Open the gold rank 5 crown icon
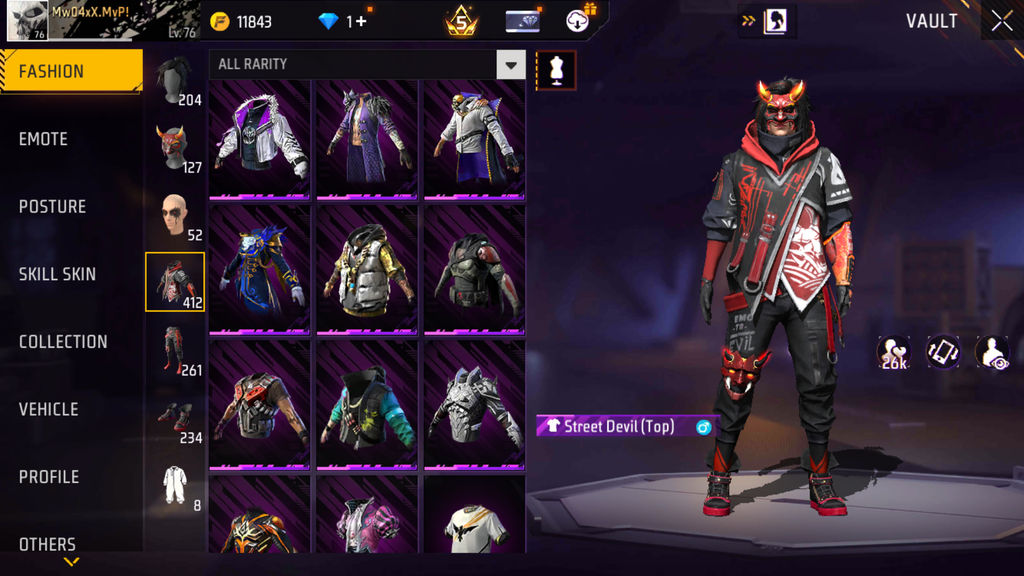Screen dimensions: 1024x576 (x=461, y=21)
